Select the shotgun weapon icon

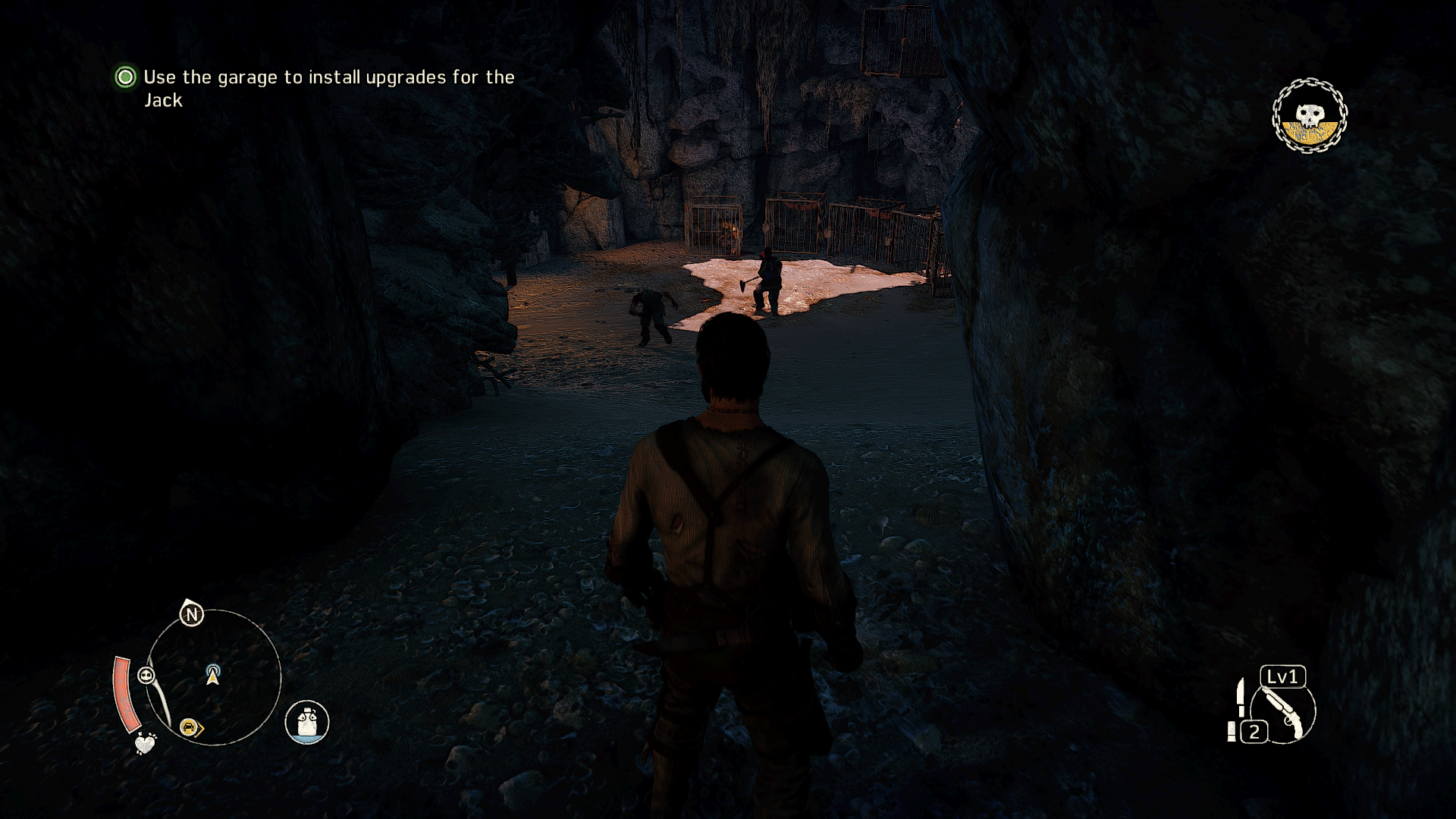(x=1284, y=713)
